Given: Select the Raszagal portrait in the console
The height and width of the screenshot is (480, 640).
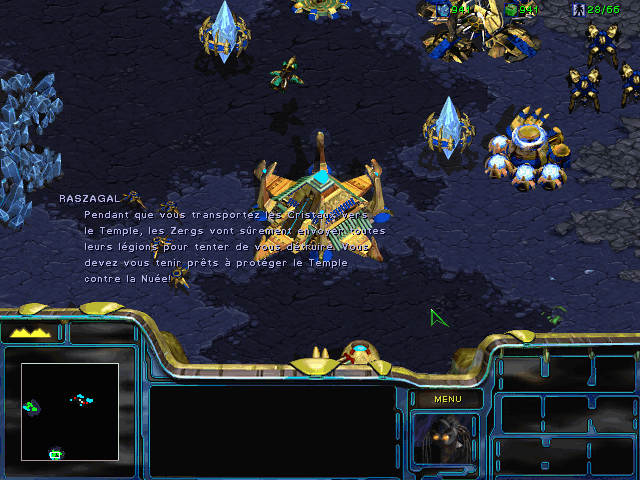Looking at the screenshot, I should click(x=445, y=439).
